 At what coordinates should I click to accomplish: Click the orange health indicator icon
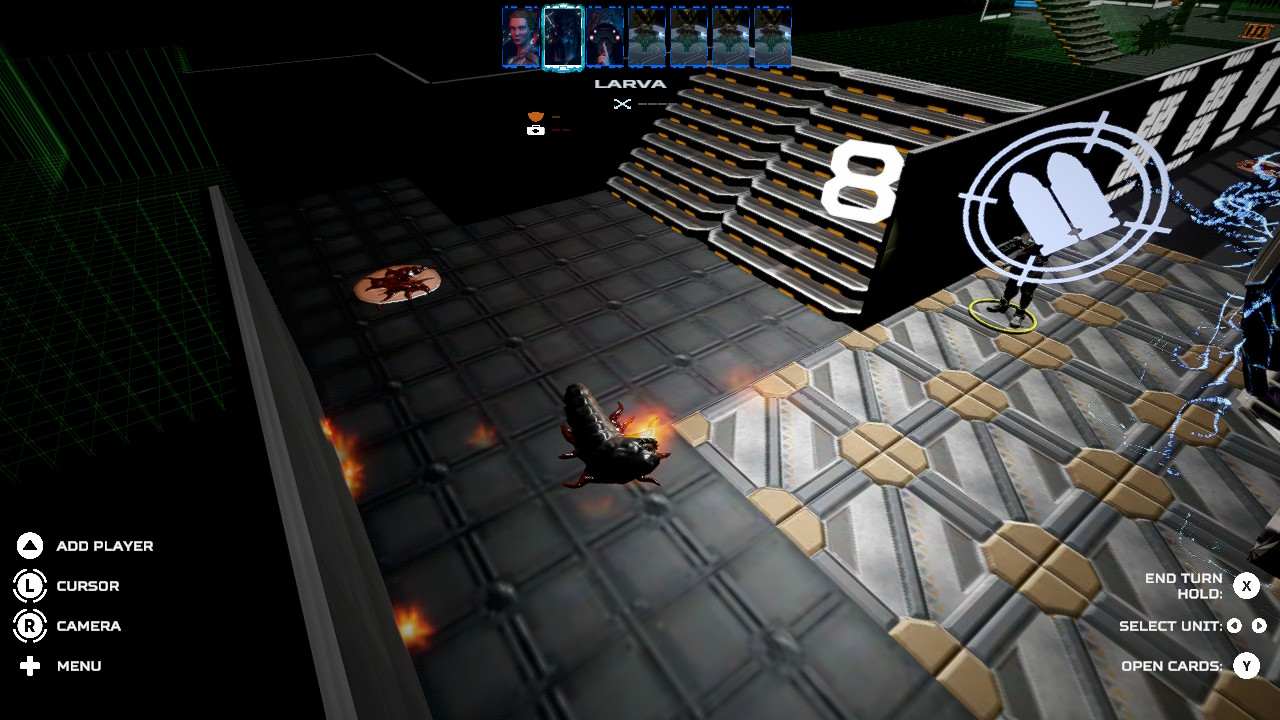(x=535, y=115)
